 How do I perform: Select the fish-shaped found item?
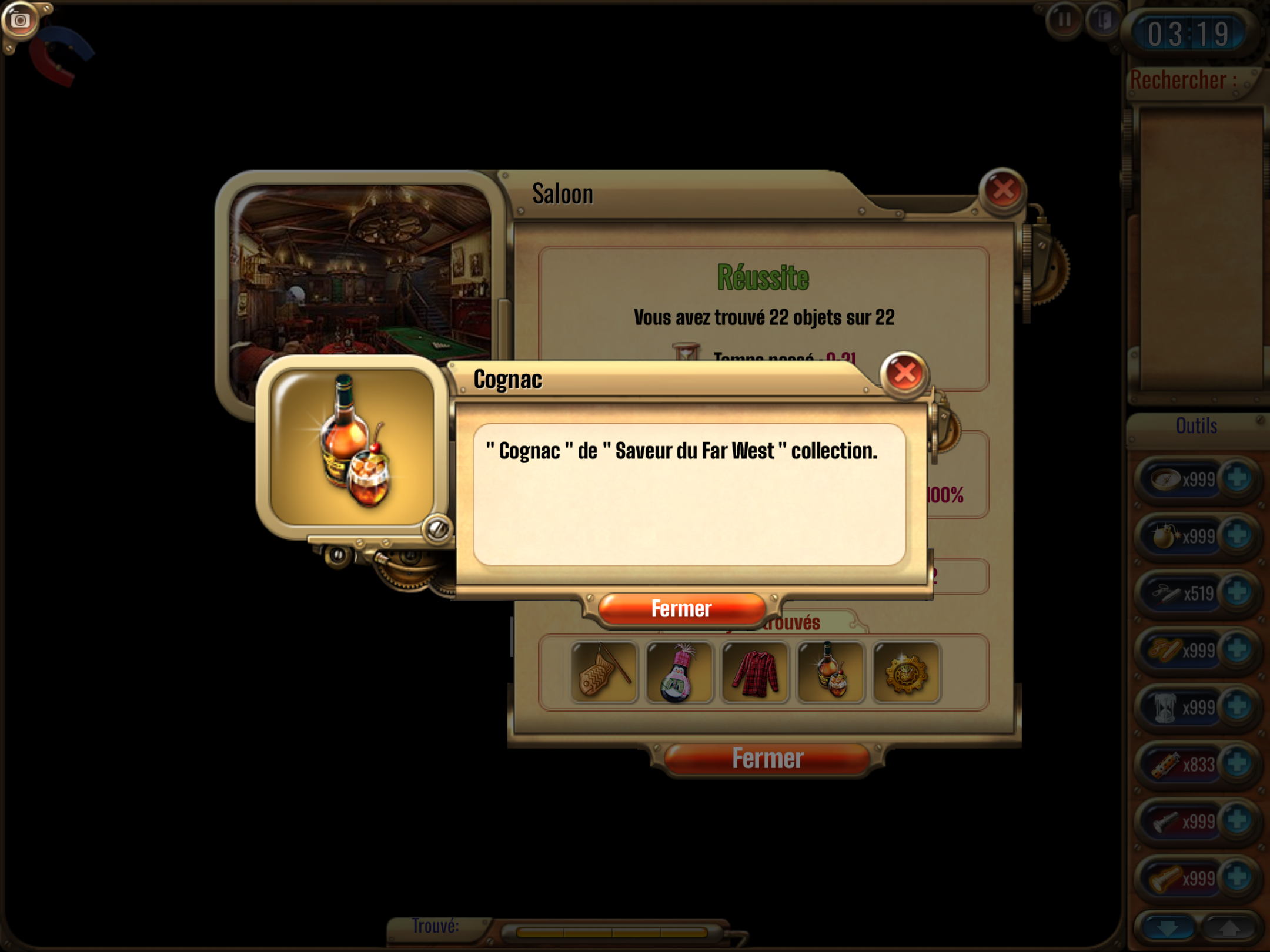[x=604, y=672]
